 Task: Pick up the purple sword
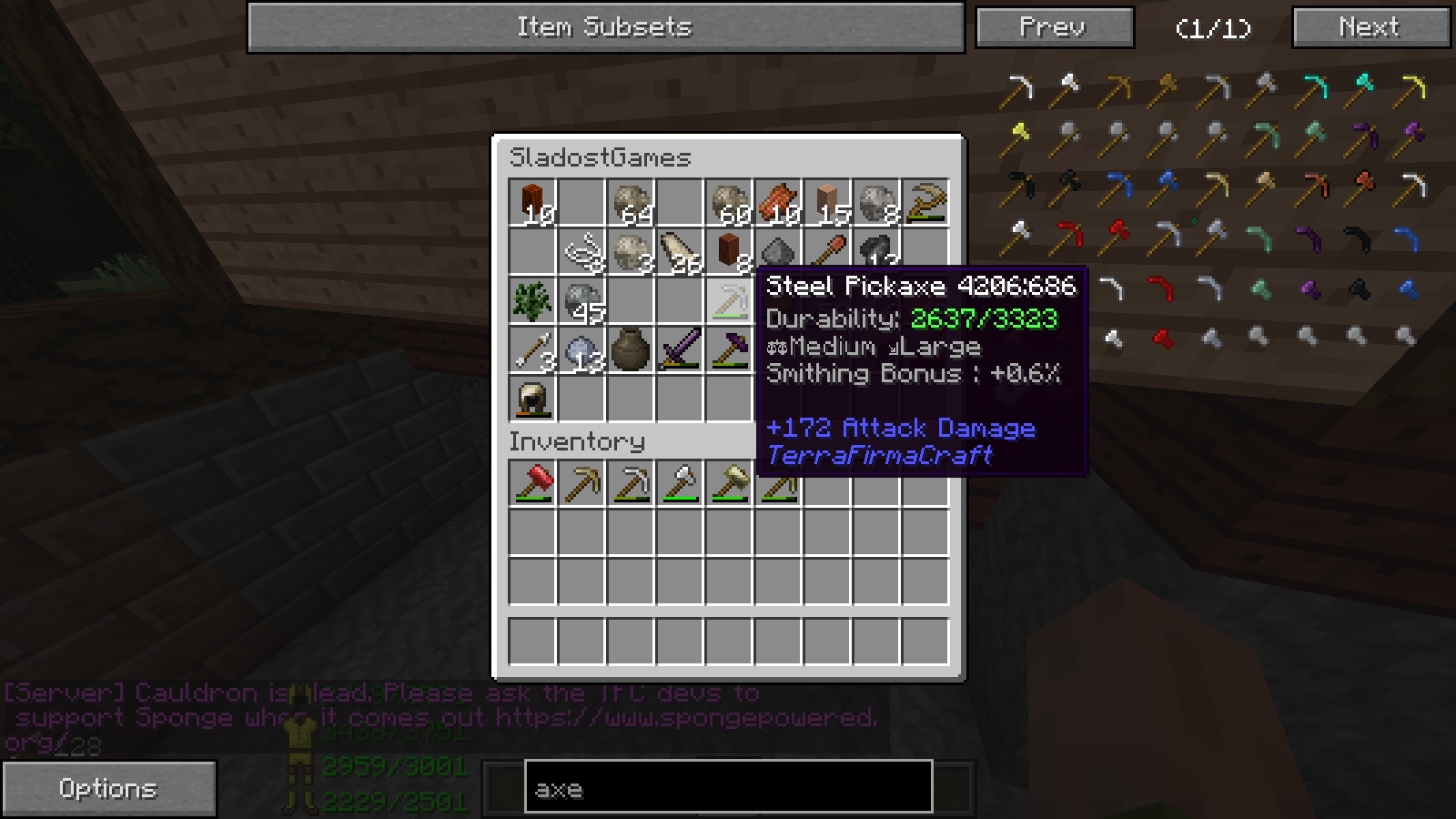pyautogui.click(x=680, y=349)
